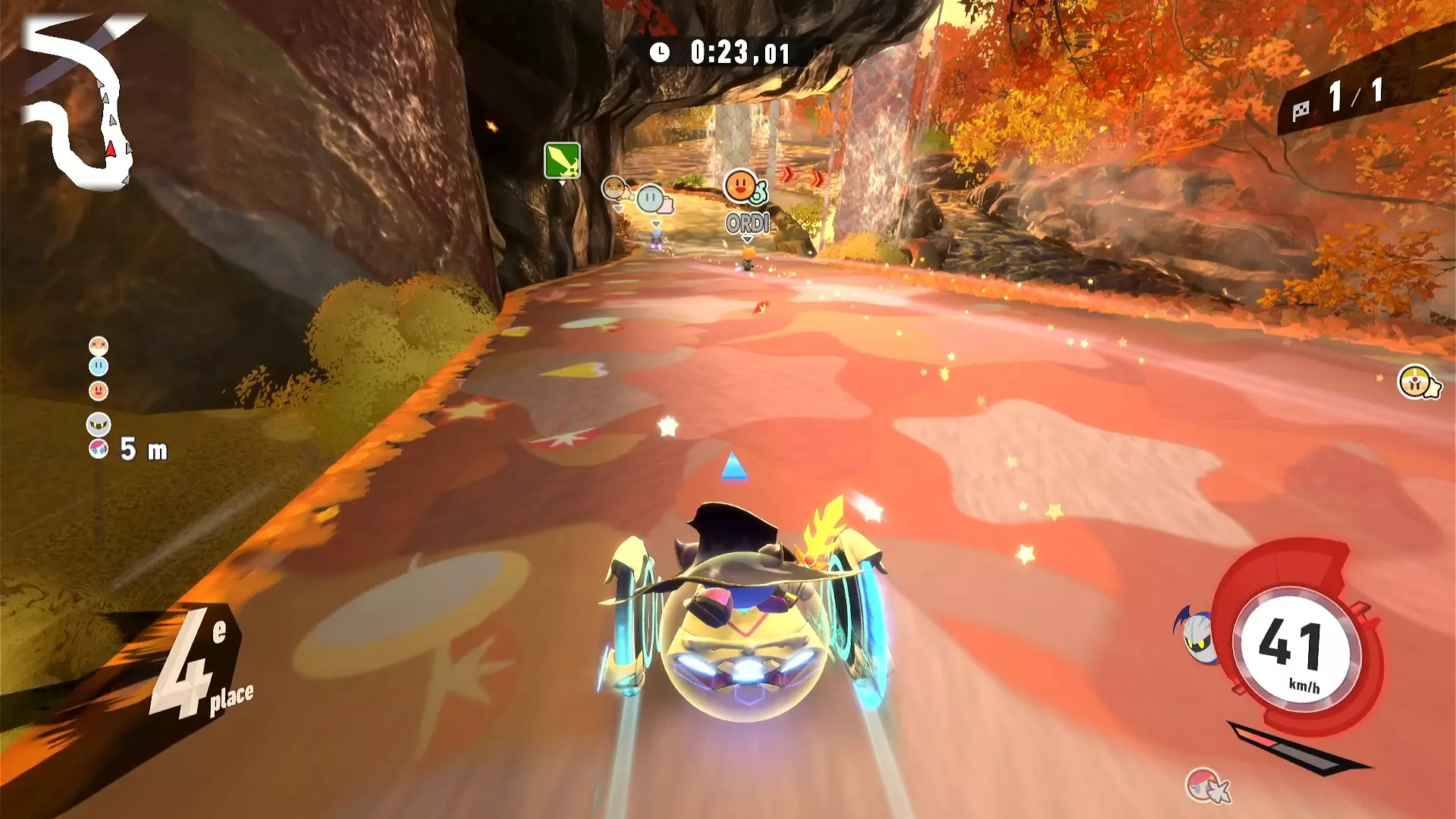Click the pink and blue icon beside 5 m
This screenshot has width=1456, height=819.
(99, 449)
